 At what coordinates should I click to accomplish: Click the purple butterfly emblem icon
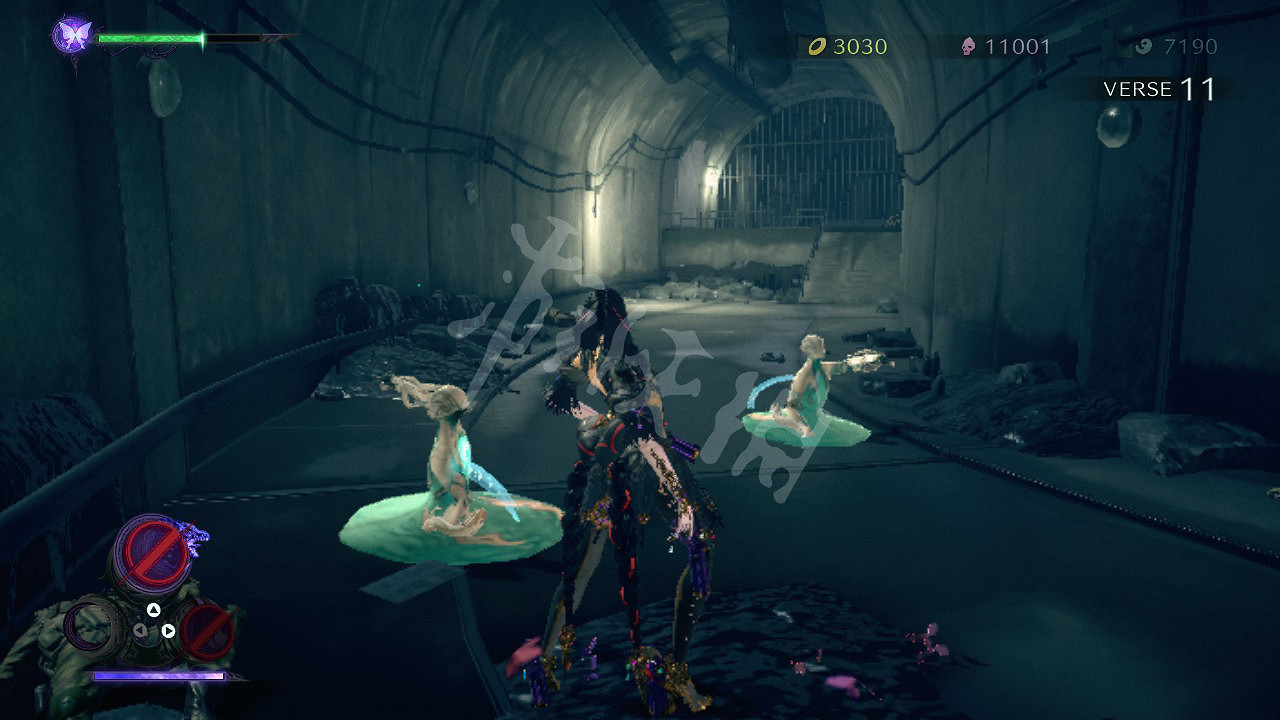coord(71,36)
